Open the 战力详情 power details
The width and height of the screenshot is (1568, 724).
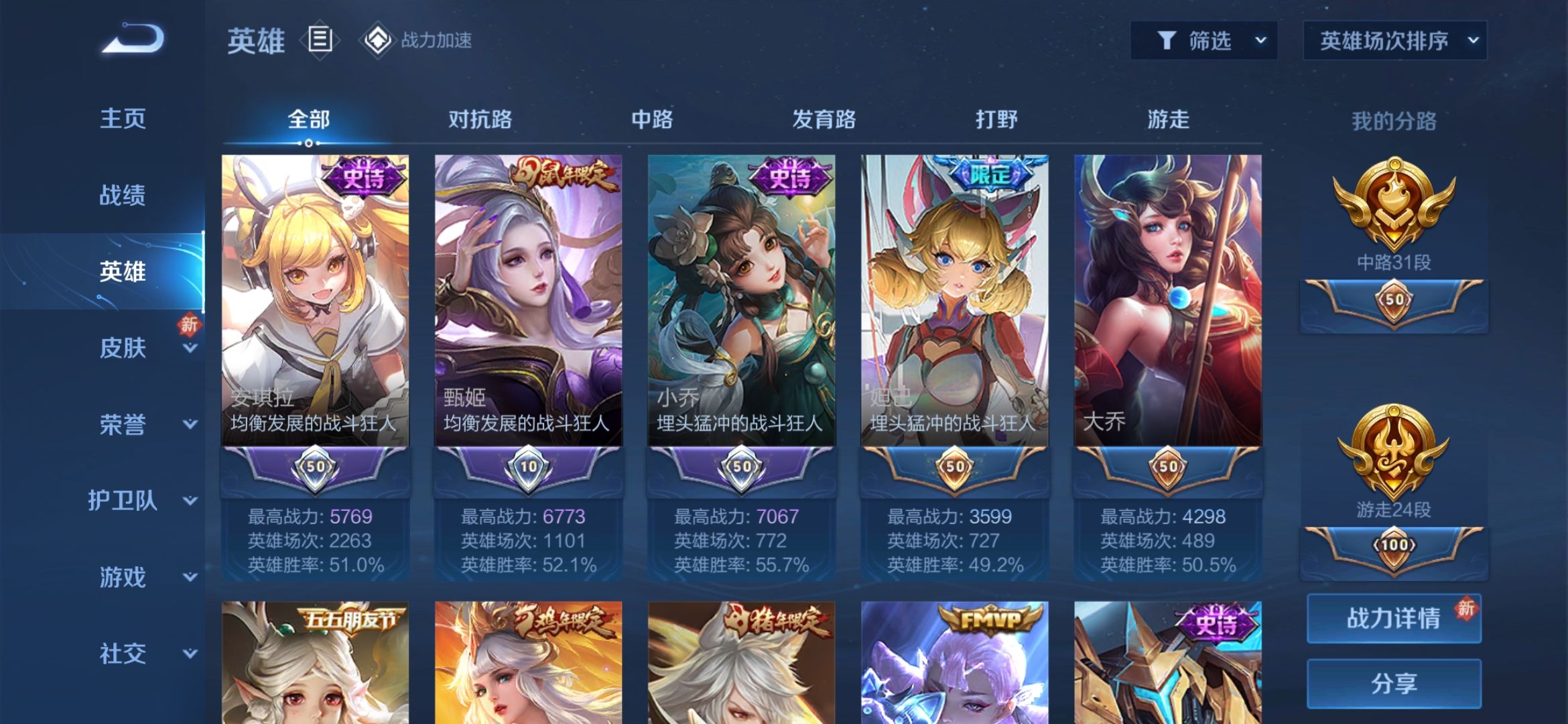coord(1394,618)
